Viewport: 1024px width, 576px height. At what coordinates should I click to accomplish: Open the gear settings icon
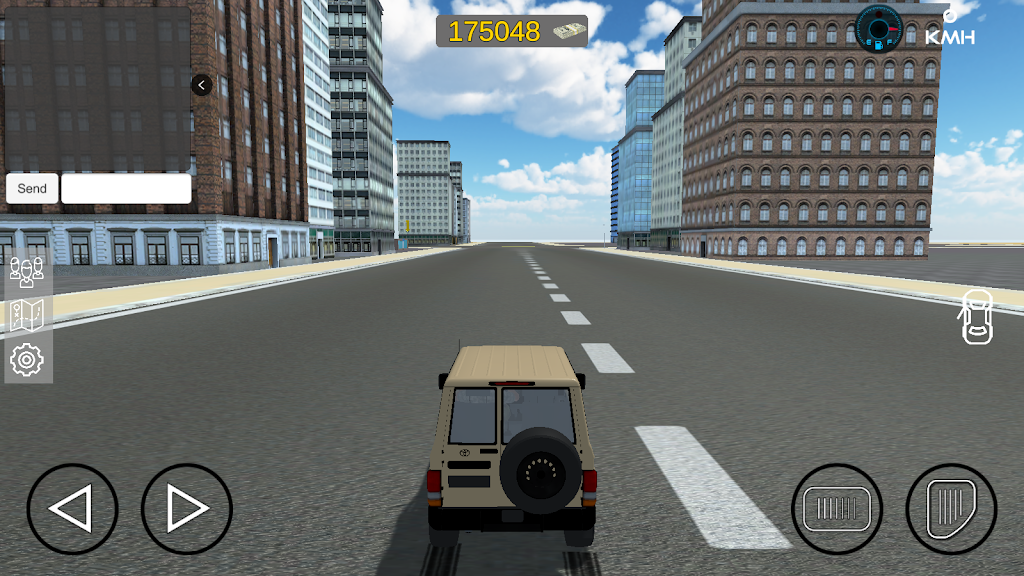pyautogui.click(x=27, y=359)
